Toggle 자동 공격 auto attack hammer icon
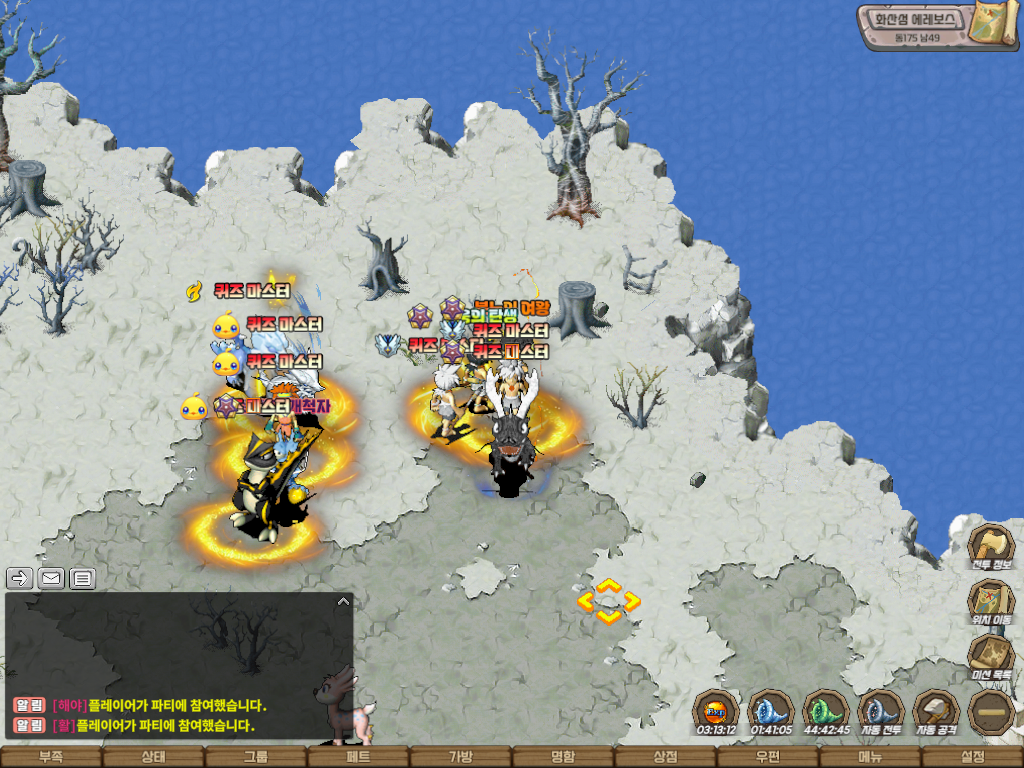 936,711
